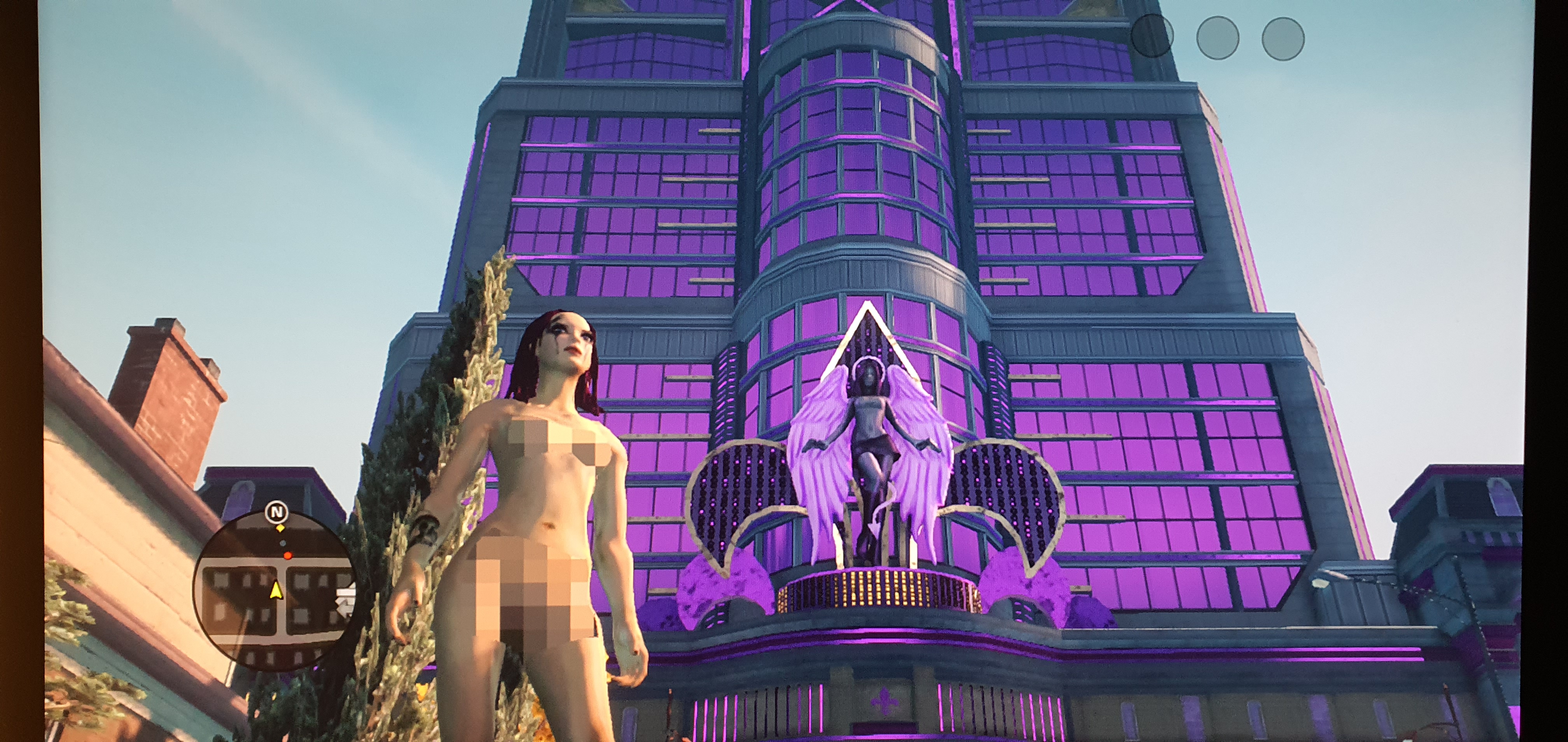Click the red enemy blip on the minimap
1568x742 pixels.
(288, 556)
